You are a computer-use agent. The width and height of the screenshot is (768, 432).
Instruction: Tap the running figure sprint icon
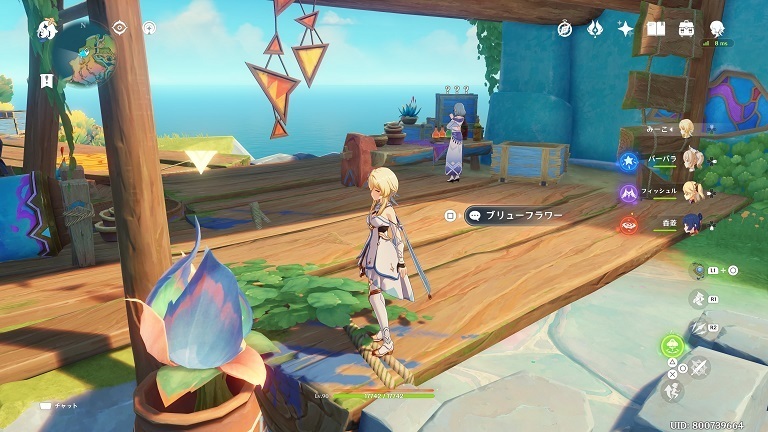[x=674, y=390]
